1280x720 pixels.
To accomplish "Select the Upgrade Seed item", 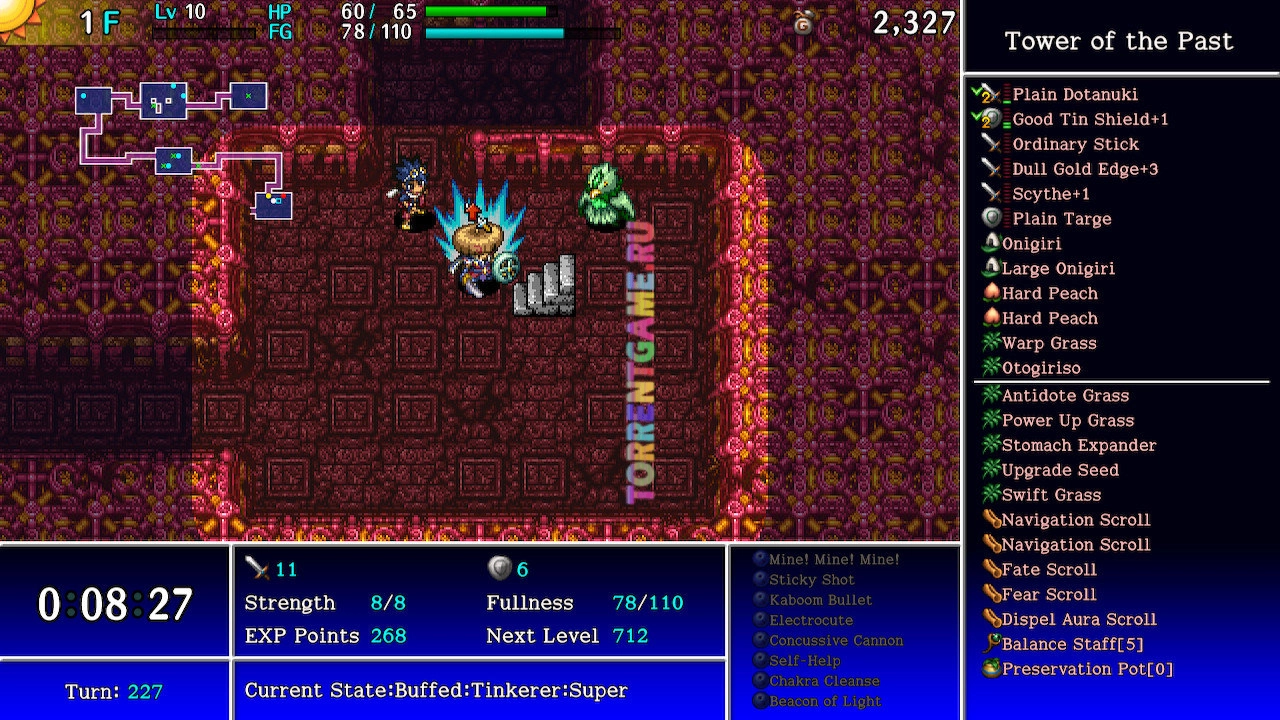I will (1060, 470).
